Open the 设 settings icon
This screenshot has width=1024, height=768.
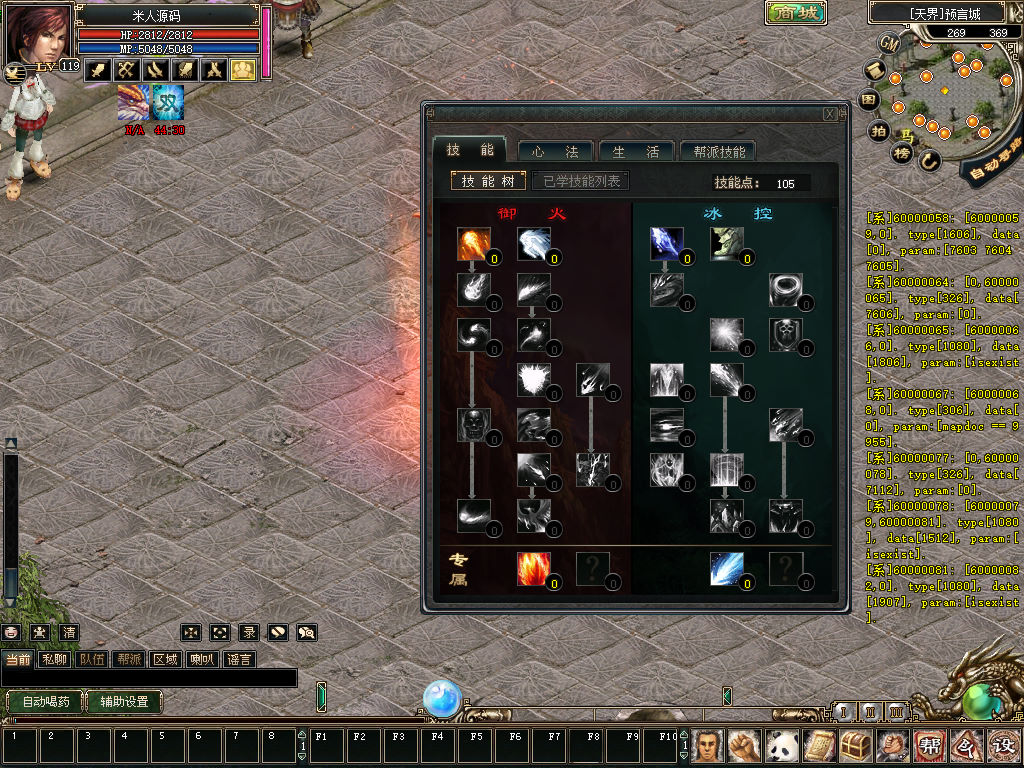tap(1002, 745)
